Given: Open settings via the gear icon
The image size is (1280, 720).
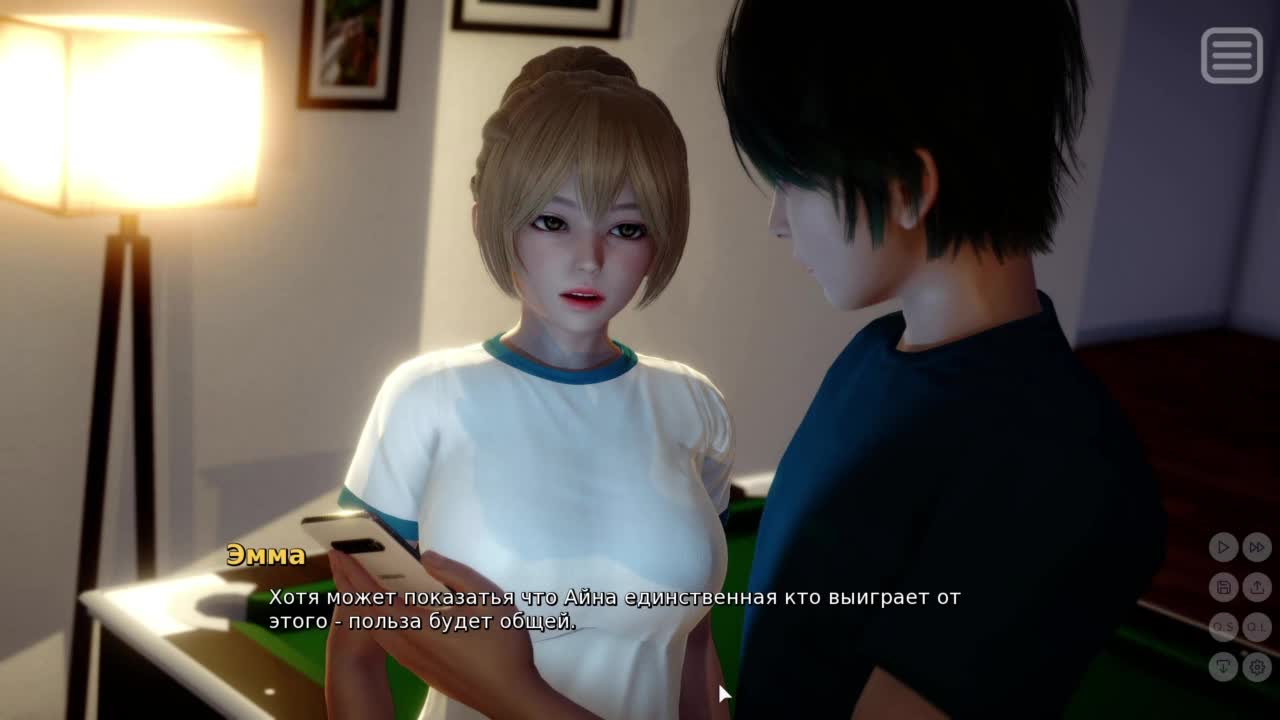Looking at the screenshot, I should [x=1257, y=666].
